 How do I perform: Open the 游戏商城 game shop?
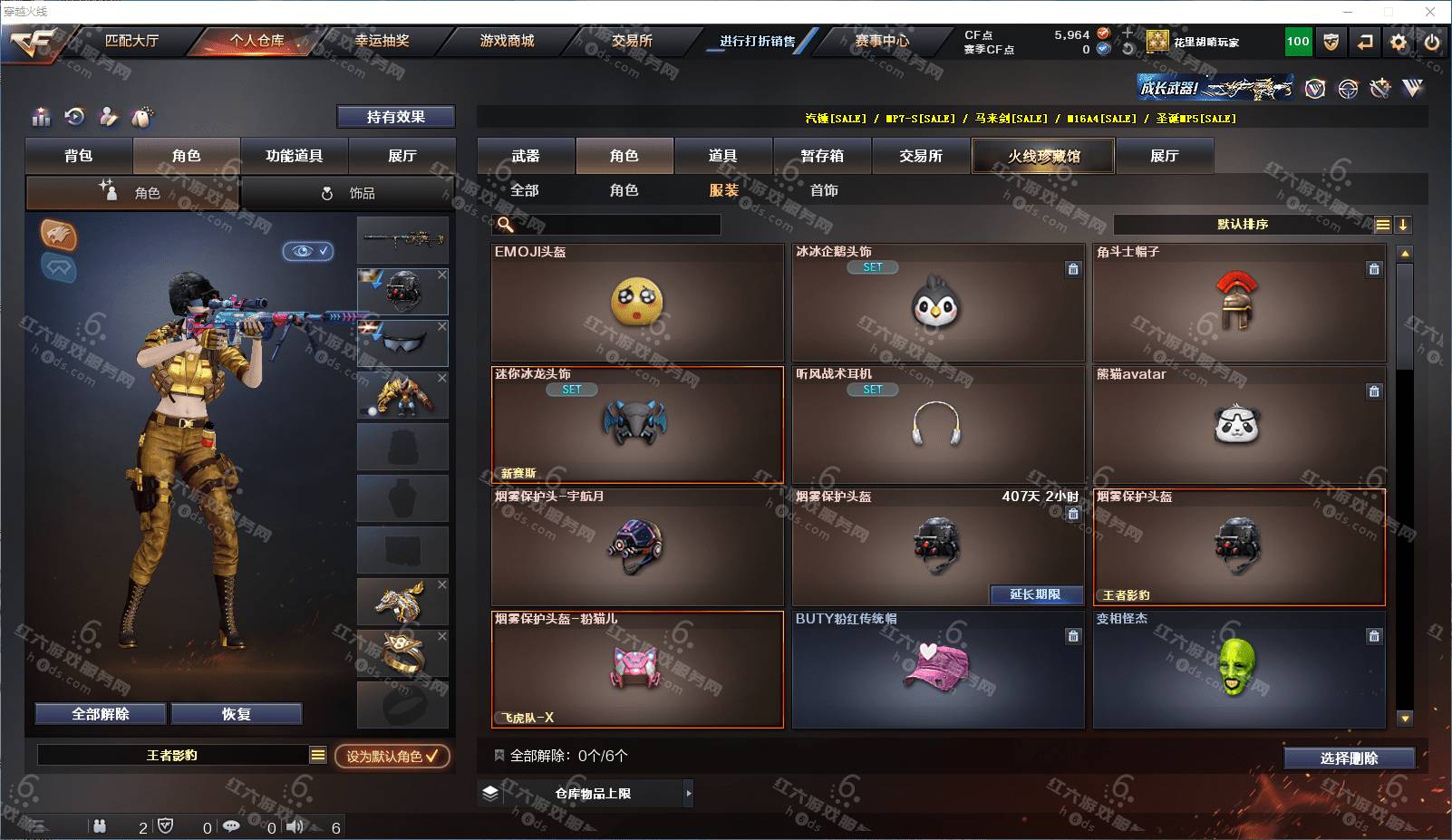click(507, 41)
